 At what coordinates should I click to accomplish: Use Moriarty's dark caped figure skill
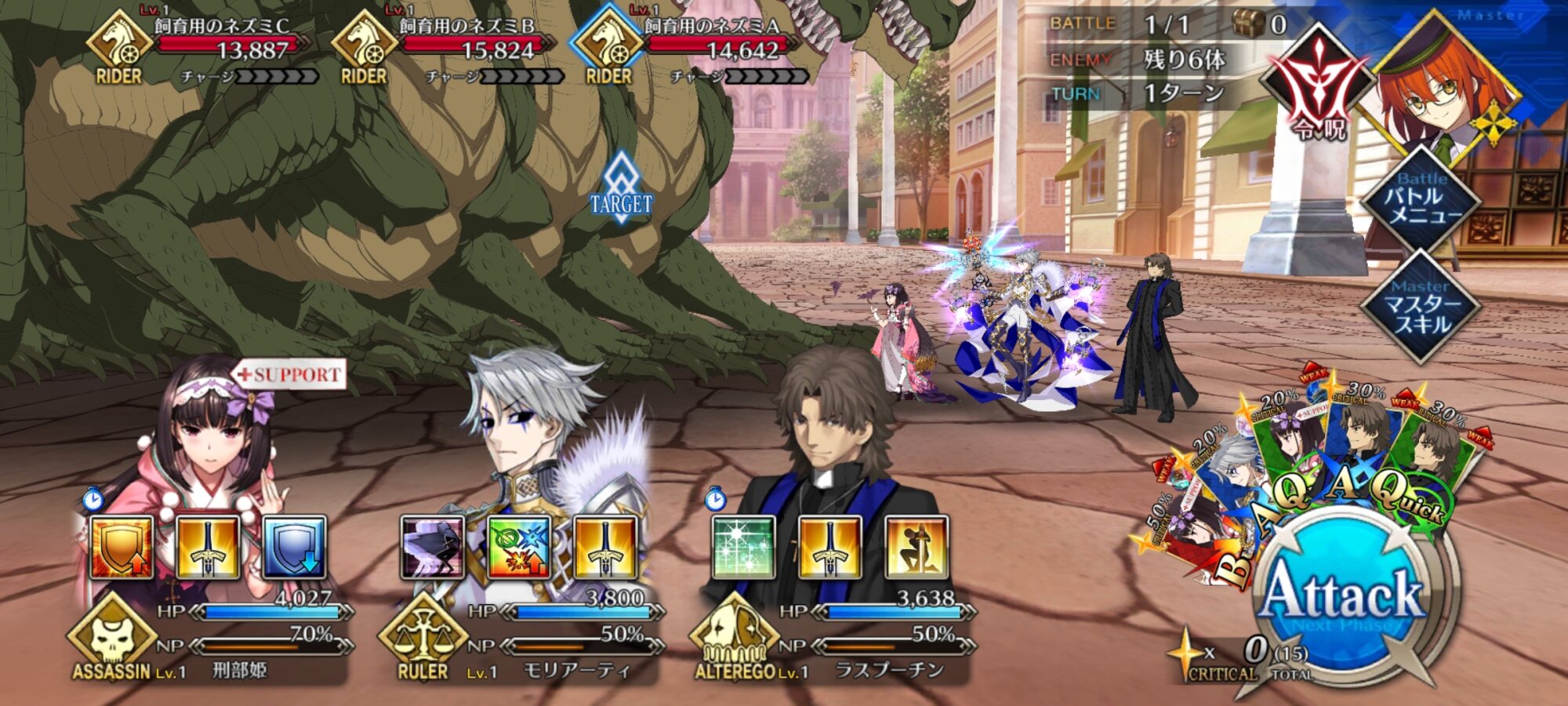432,548
